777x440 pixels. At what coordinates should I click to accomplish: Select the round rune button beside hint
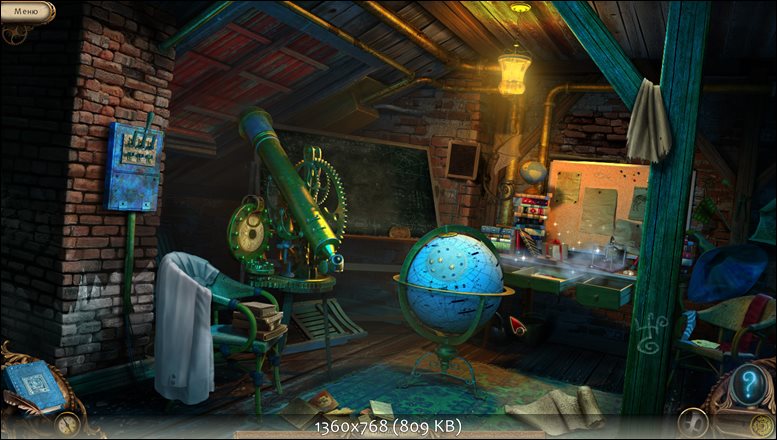tap(692, 423)
